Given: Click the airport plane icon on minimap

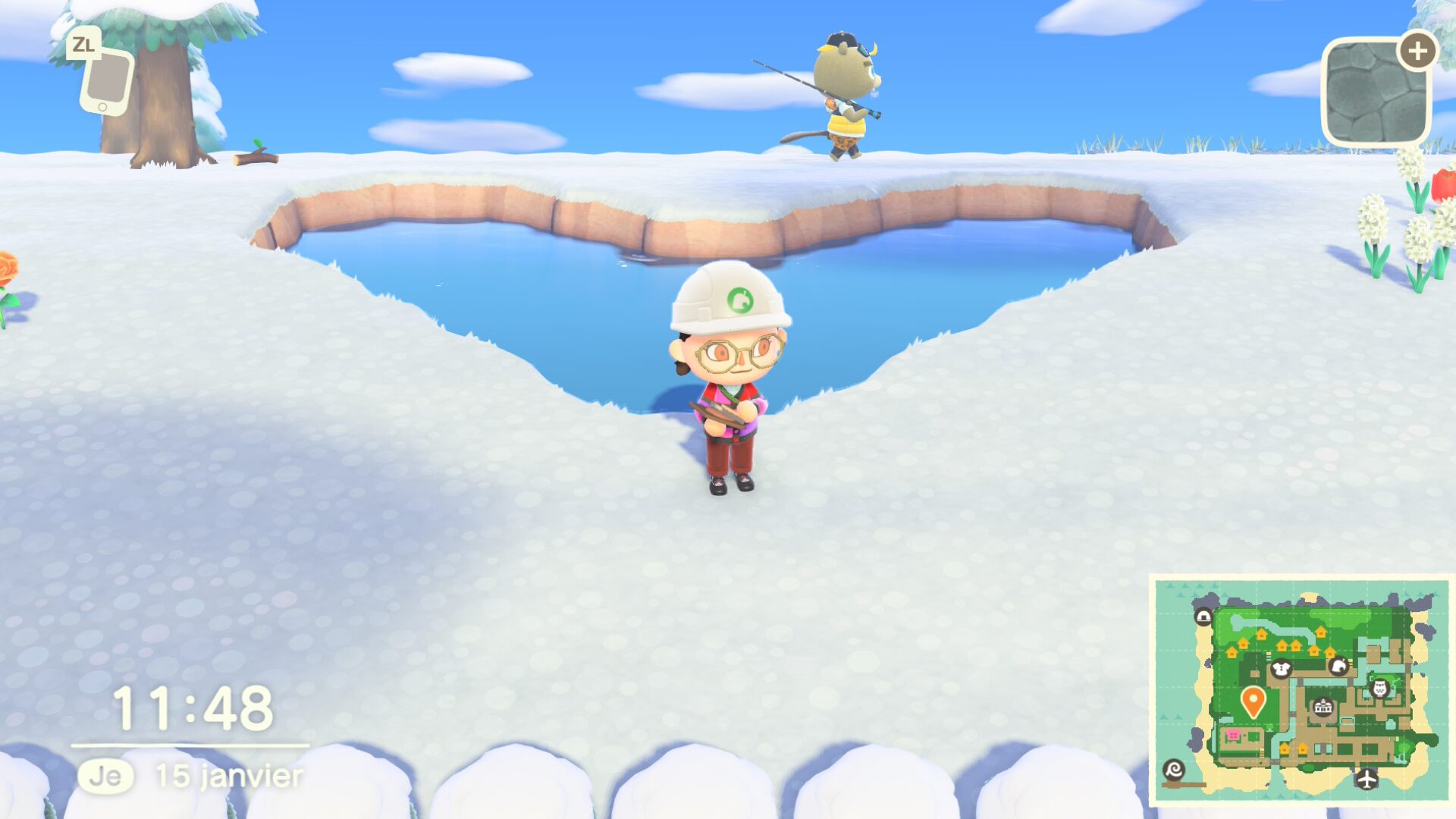Looking at the screenshot, I should tap(1367, 779).
